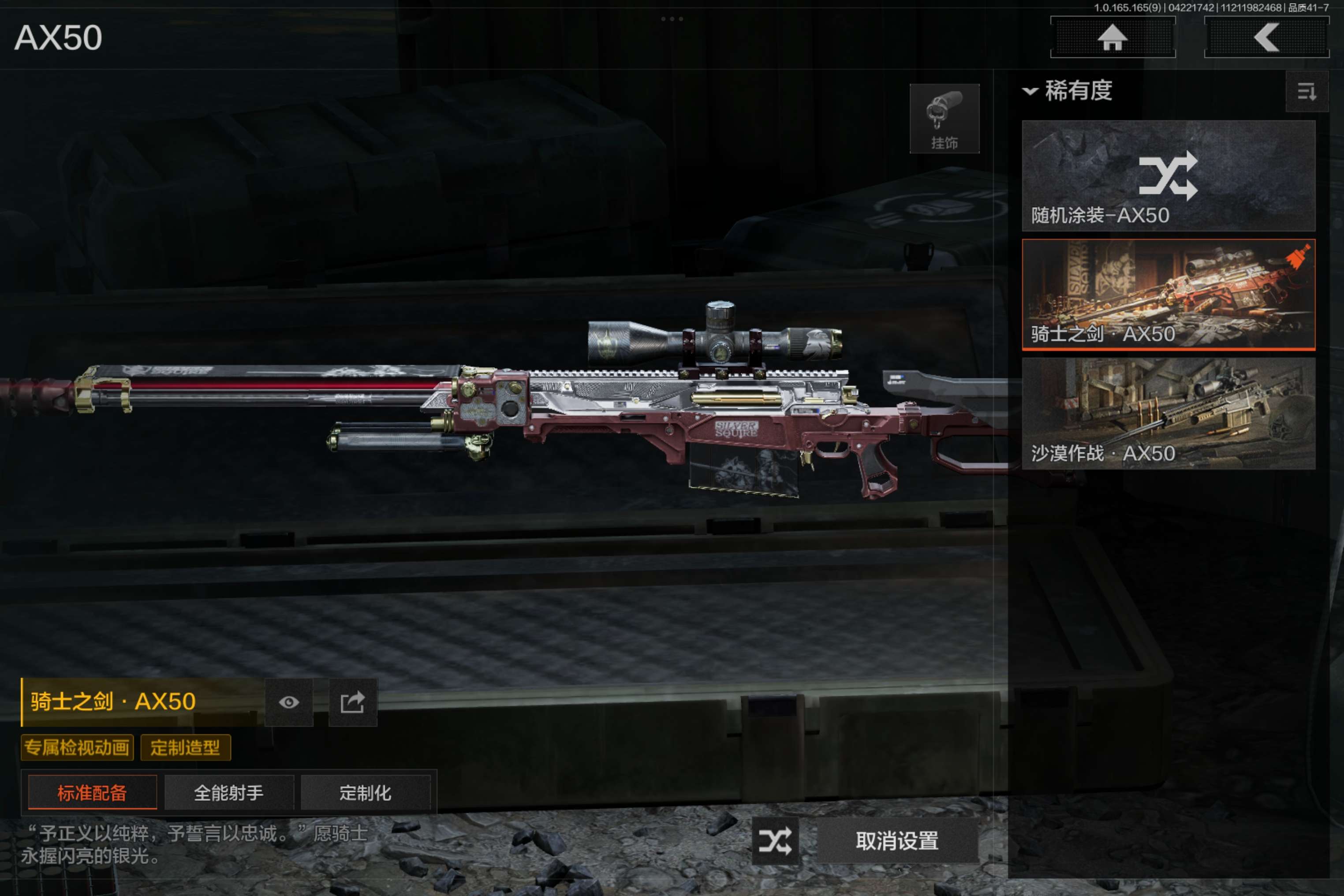Screen dimensions: 1344x896
Task: Return to the home screen
Action: [x=1112, y=38]
